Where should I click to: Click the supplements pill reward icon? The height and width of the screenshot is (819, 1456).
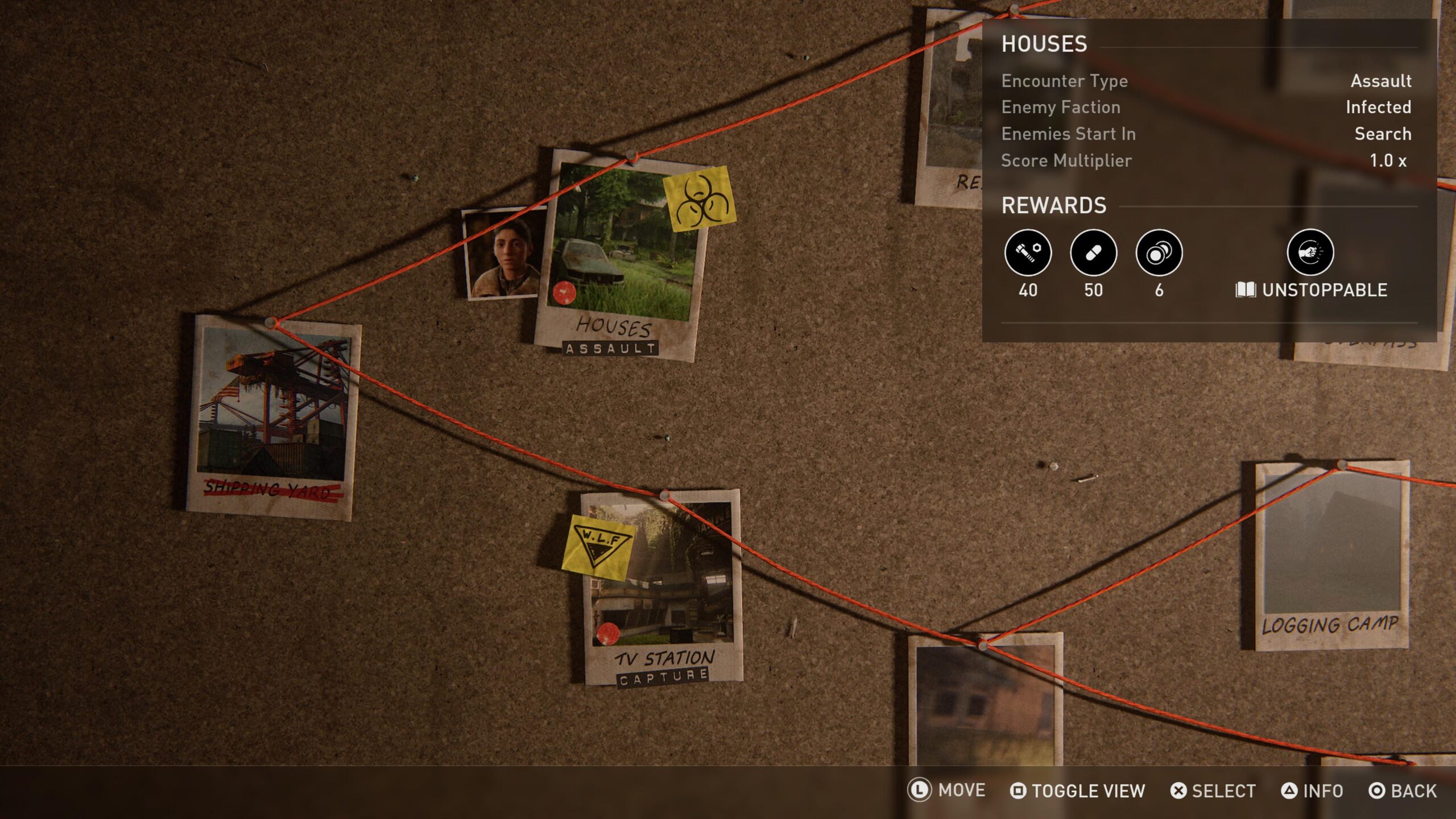click(1093, 253)
